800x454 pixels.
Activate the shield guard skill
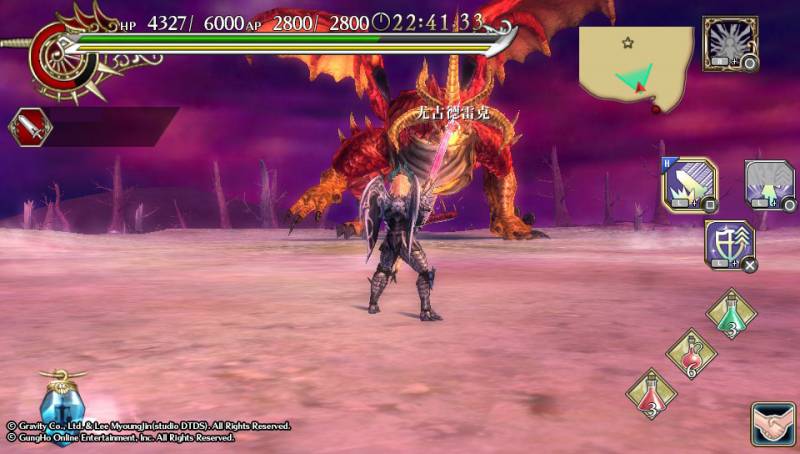(729, 245)
